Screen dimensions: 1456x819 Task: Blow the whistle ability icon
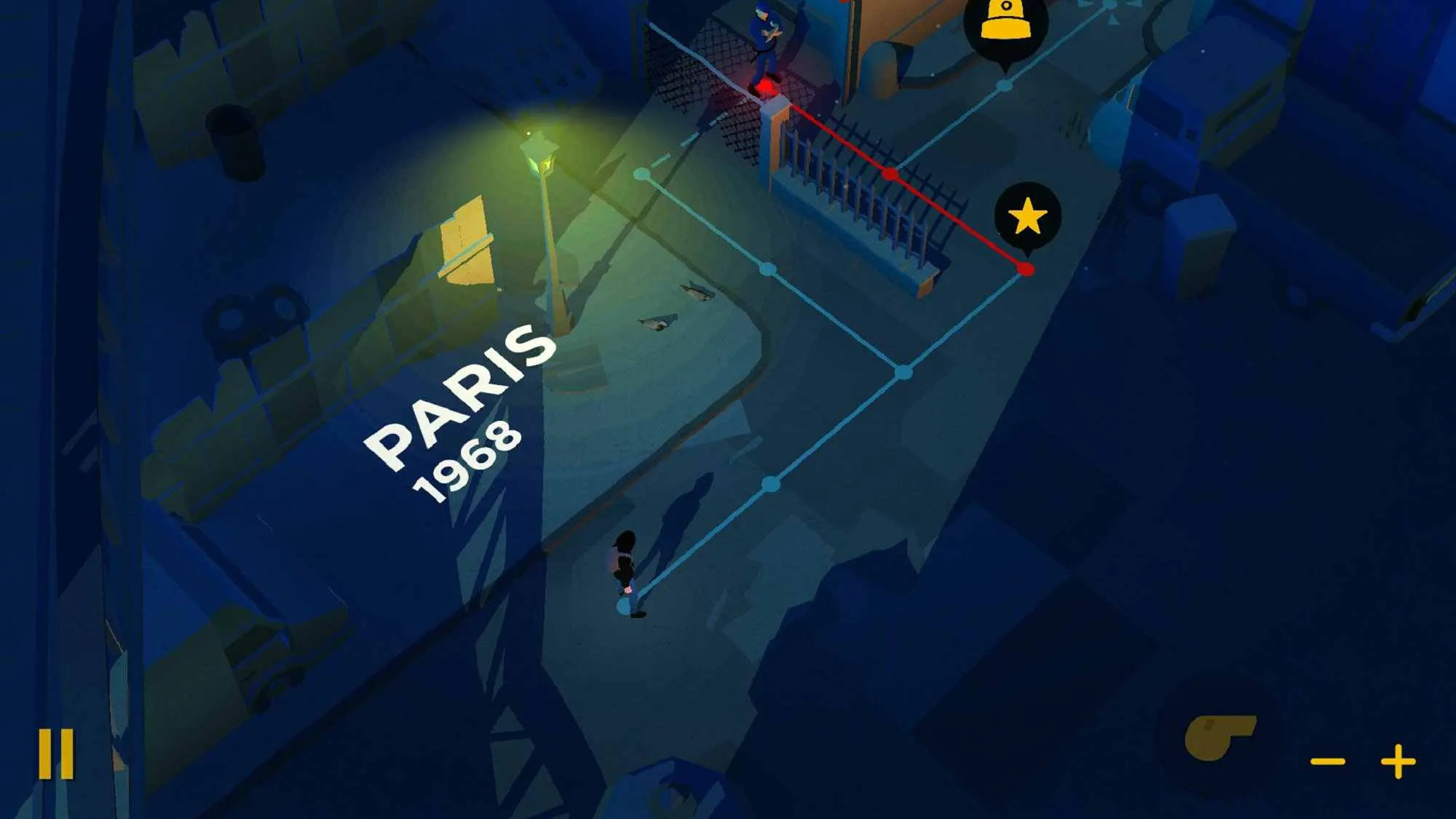1217,737
